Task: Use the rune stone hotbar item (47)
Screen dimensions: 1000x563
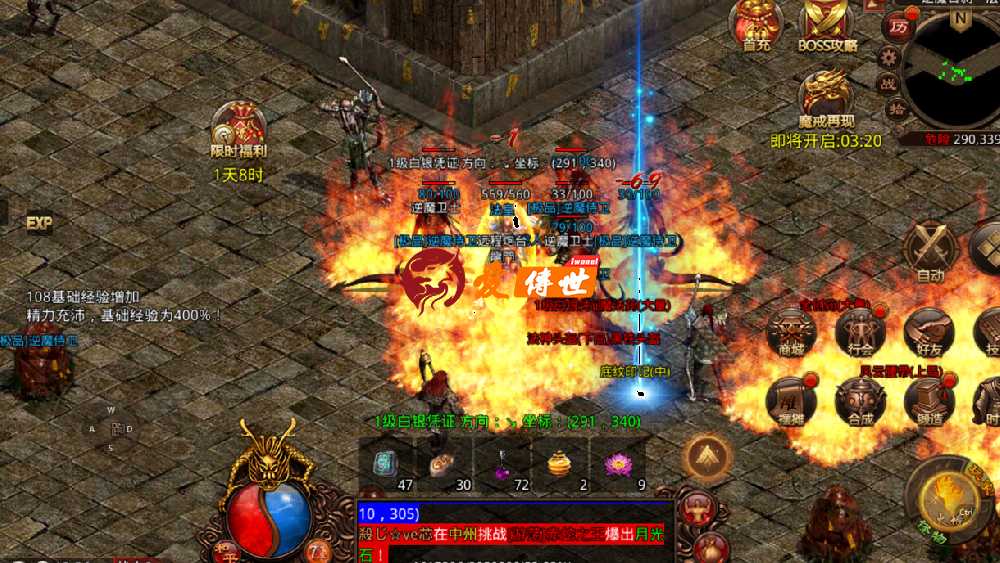Action: point(386,465)
